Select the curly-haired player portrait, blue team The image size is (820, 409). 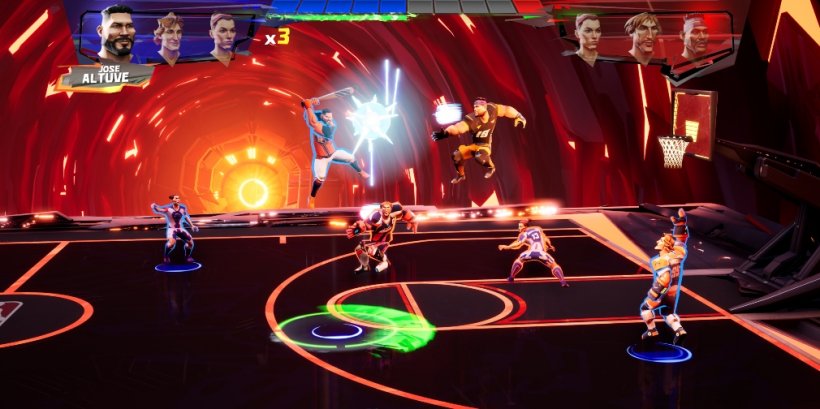click(x=169, y=36)
